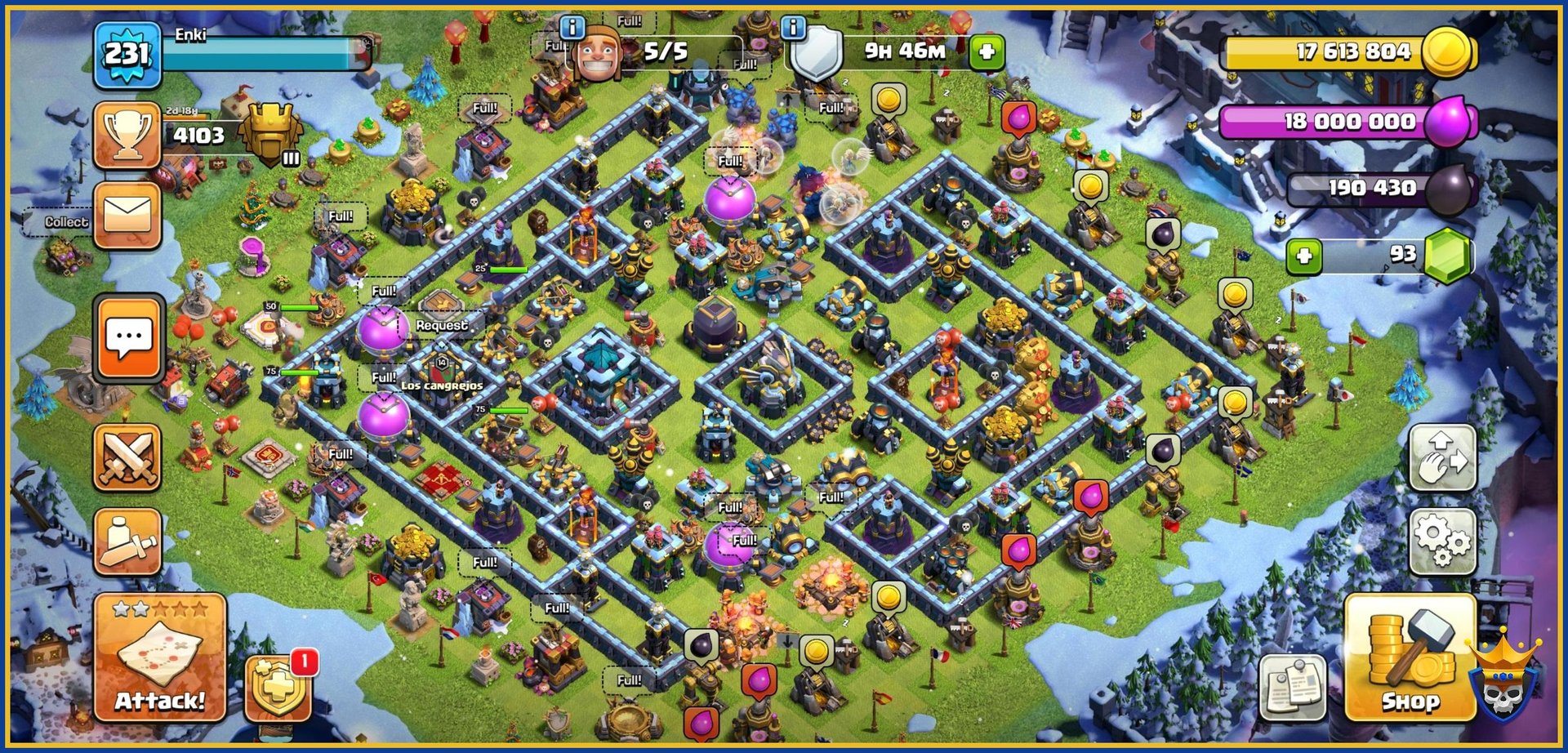Image resolution: width=1568 pixels, height=753 pixels.
Task: Start a battle with the Attack! button
Action: click(x=160, y=658)
